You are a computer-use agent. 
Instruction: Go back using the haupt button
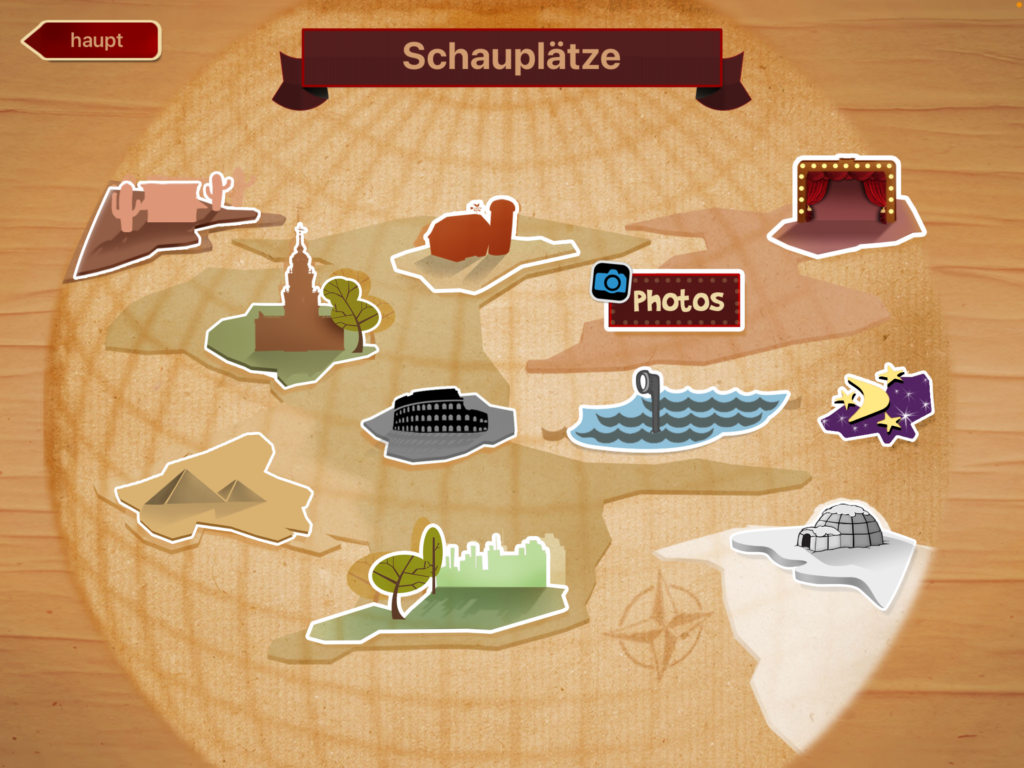(x=92, y=41)
